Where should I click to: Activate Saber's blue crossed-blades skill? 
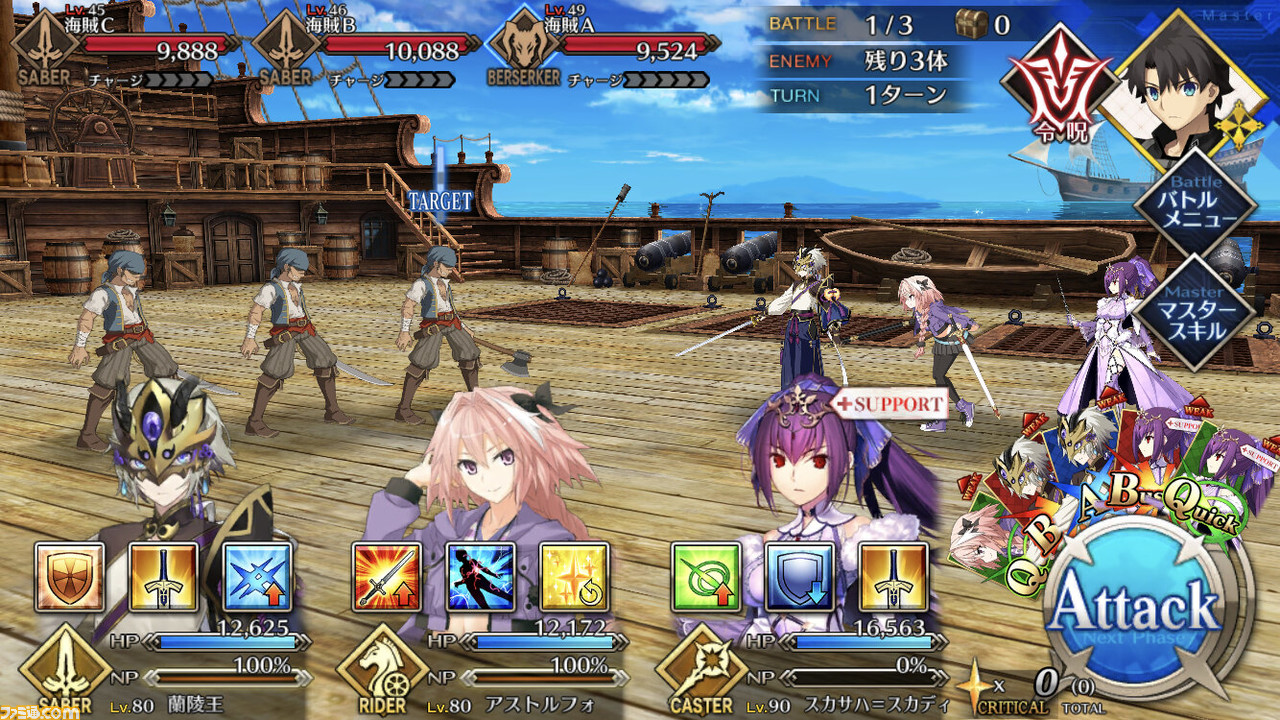point(257,577)
